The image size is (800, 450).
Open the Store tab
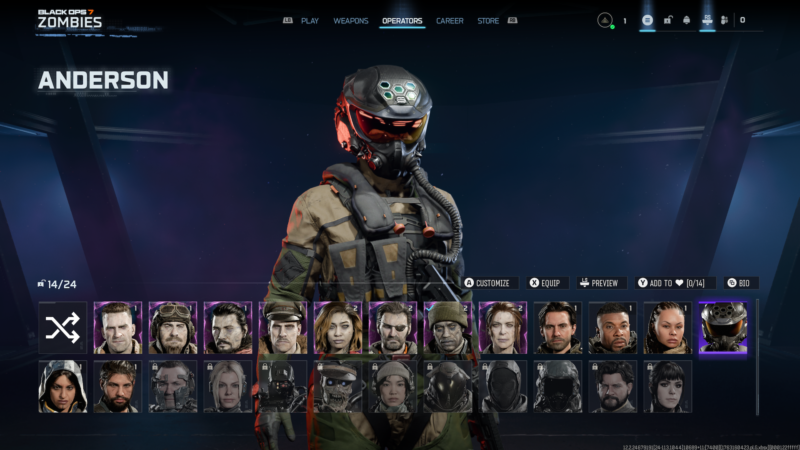click(x=488, y=20)
